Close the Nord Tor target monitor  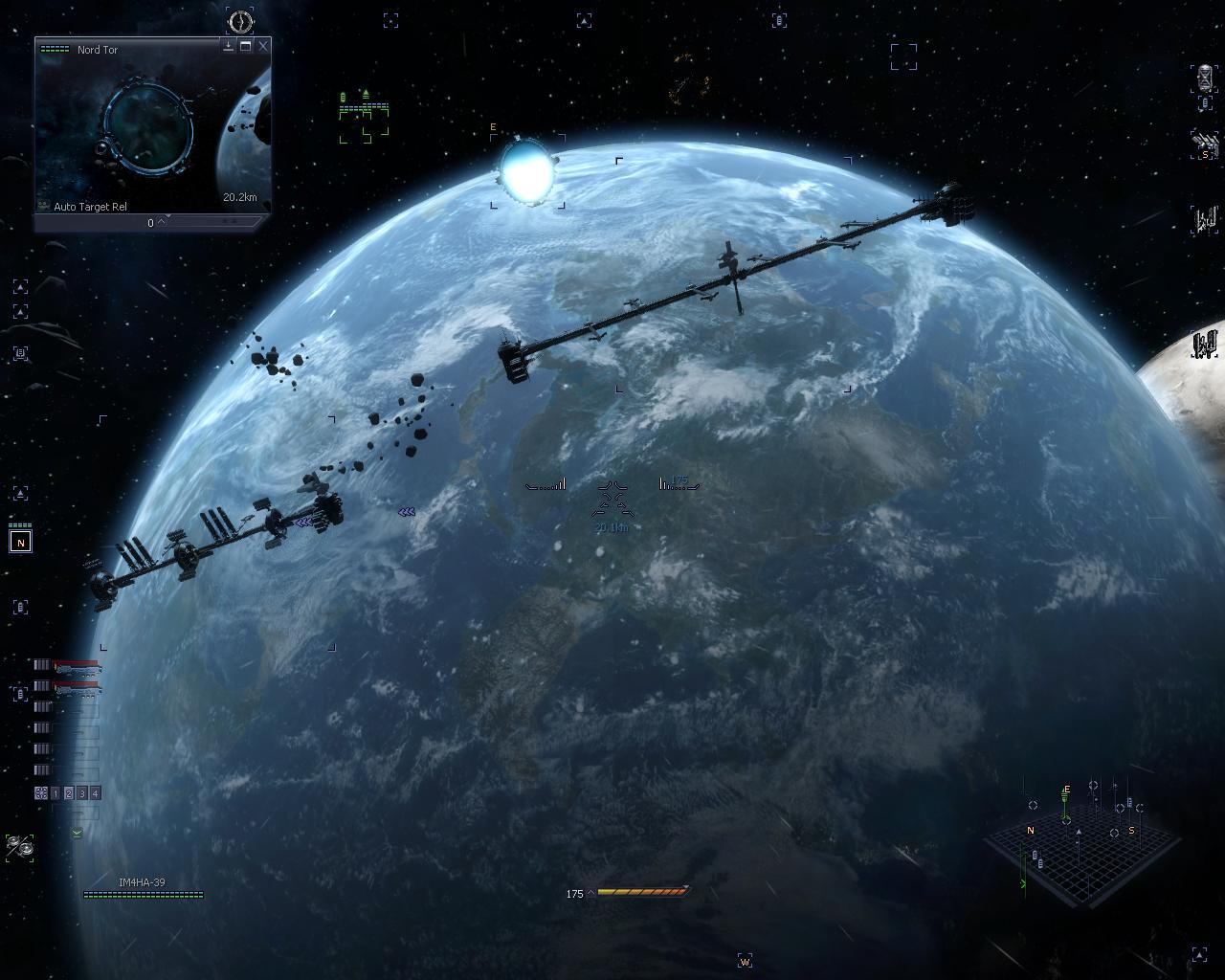pyautogui.click(x=263, y=46)
